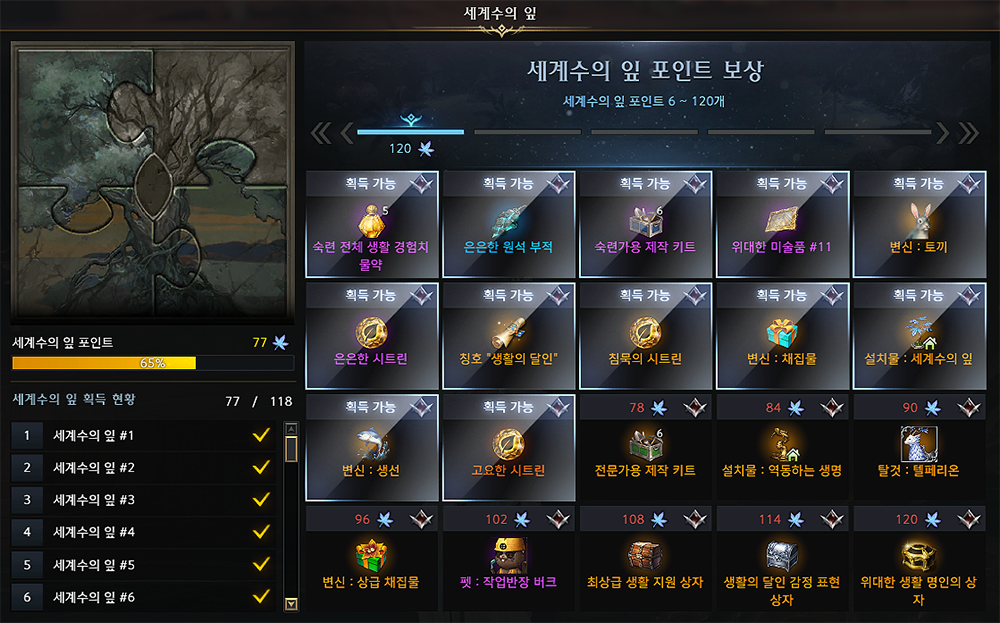Select 세계수의 잎 #6 list row

click(x=143, y=597)
